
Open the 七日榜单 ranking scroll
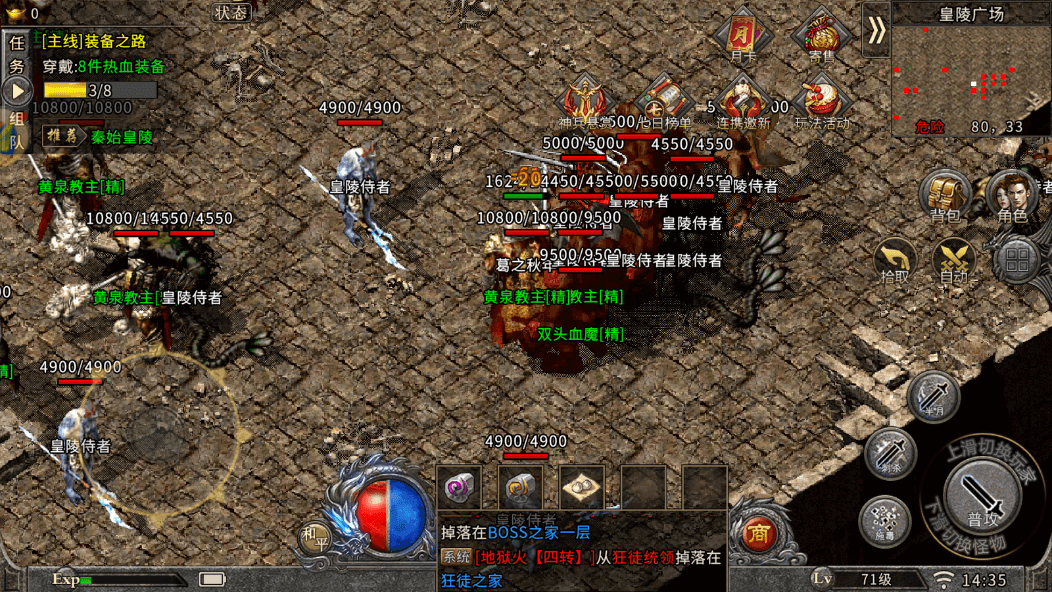click(x=664, y=100)
